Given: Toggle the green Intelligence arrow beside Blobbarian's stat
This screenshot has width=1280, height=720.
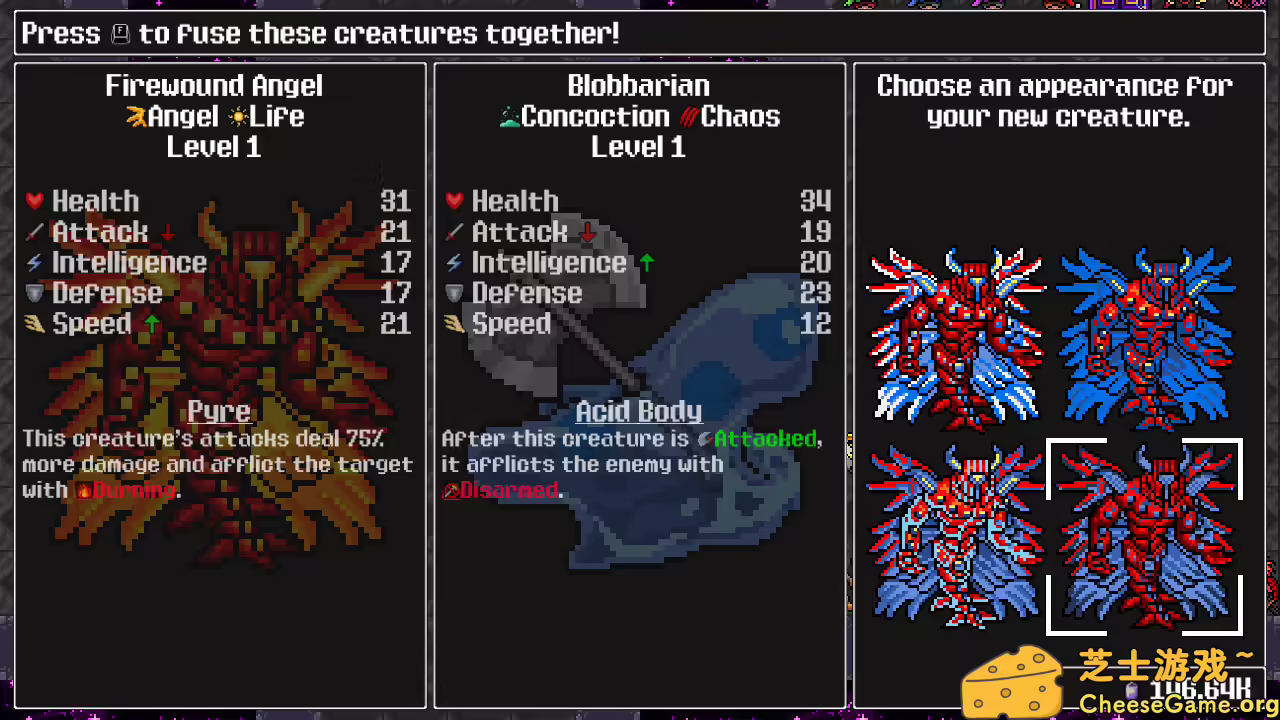Looking at the screenshot, I should (x=646, y=262).
